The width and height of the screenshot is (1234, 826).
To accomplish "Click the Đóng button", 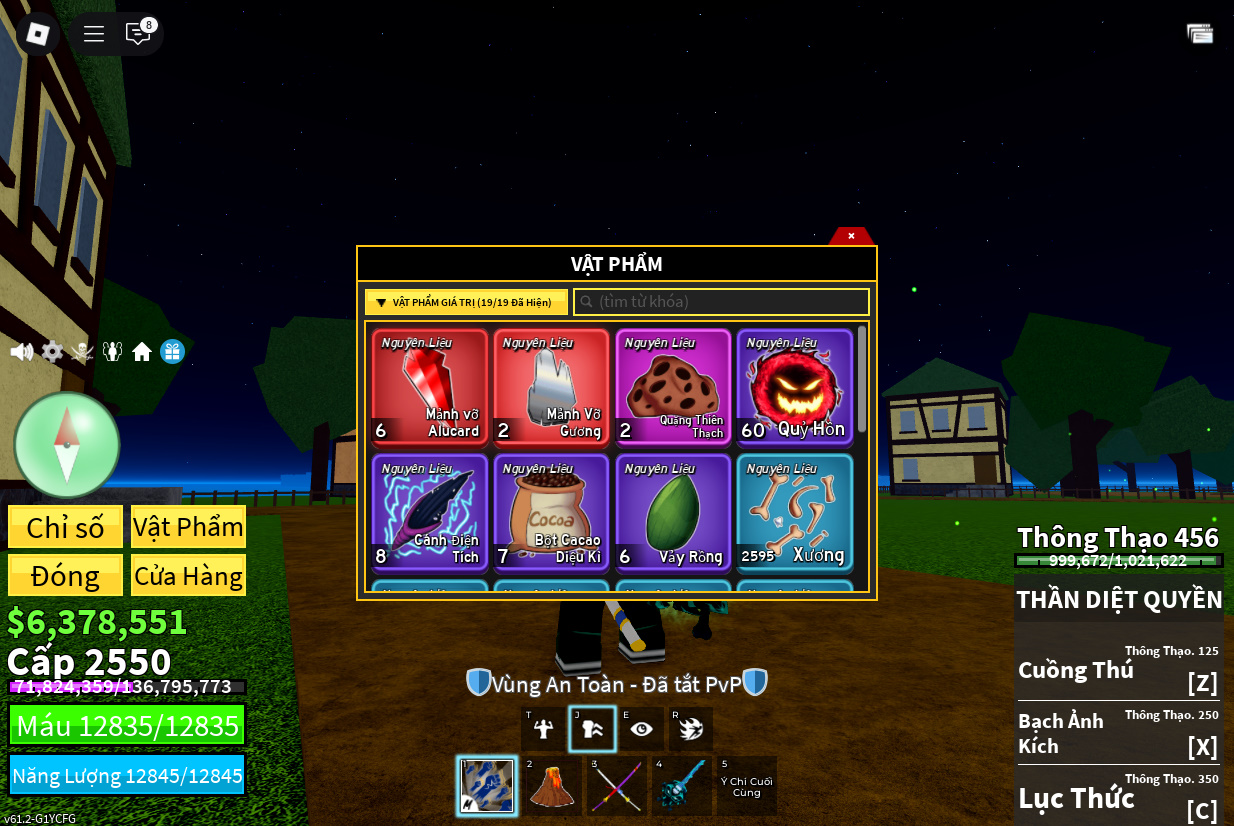I will click(x=66, y=576).
